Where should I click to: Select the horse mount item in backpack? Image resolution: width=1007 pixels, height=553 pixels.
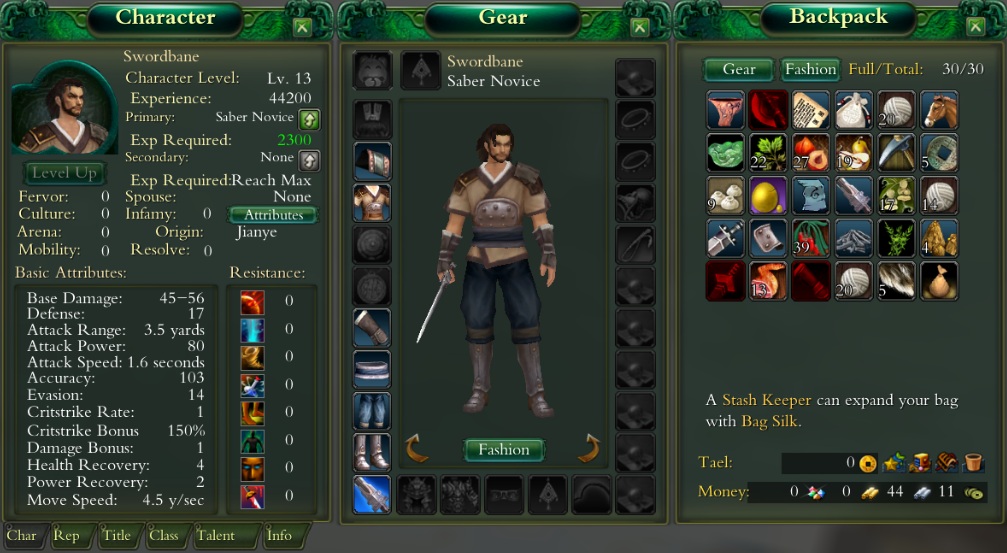coord(939,110)
